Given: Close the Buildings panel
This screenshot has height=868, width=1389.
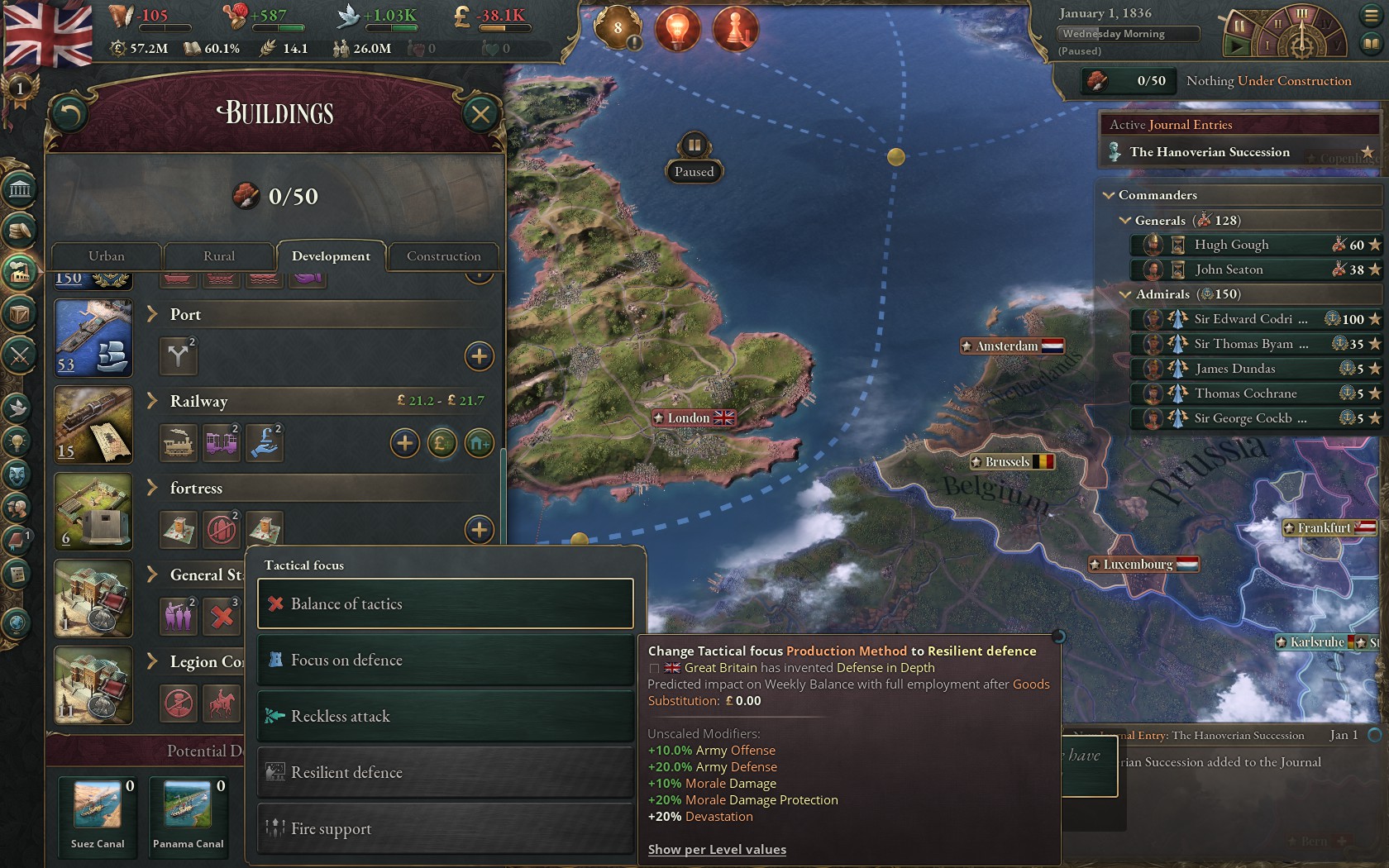Looking at the screenshot, I should tap(480, 114).
